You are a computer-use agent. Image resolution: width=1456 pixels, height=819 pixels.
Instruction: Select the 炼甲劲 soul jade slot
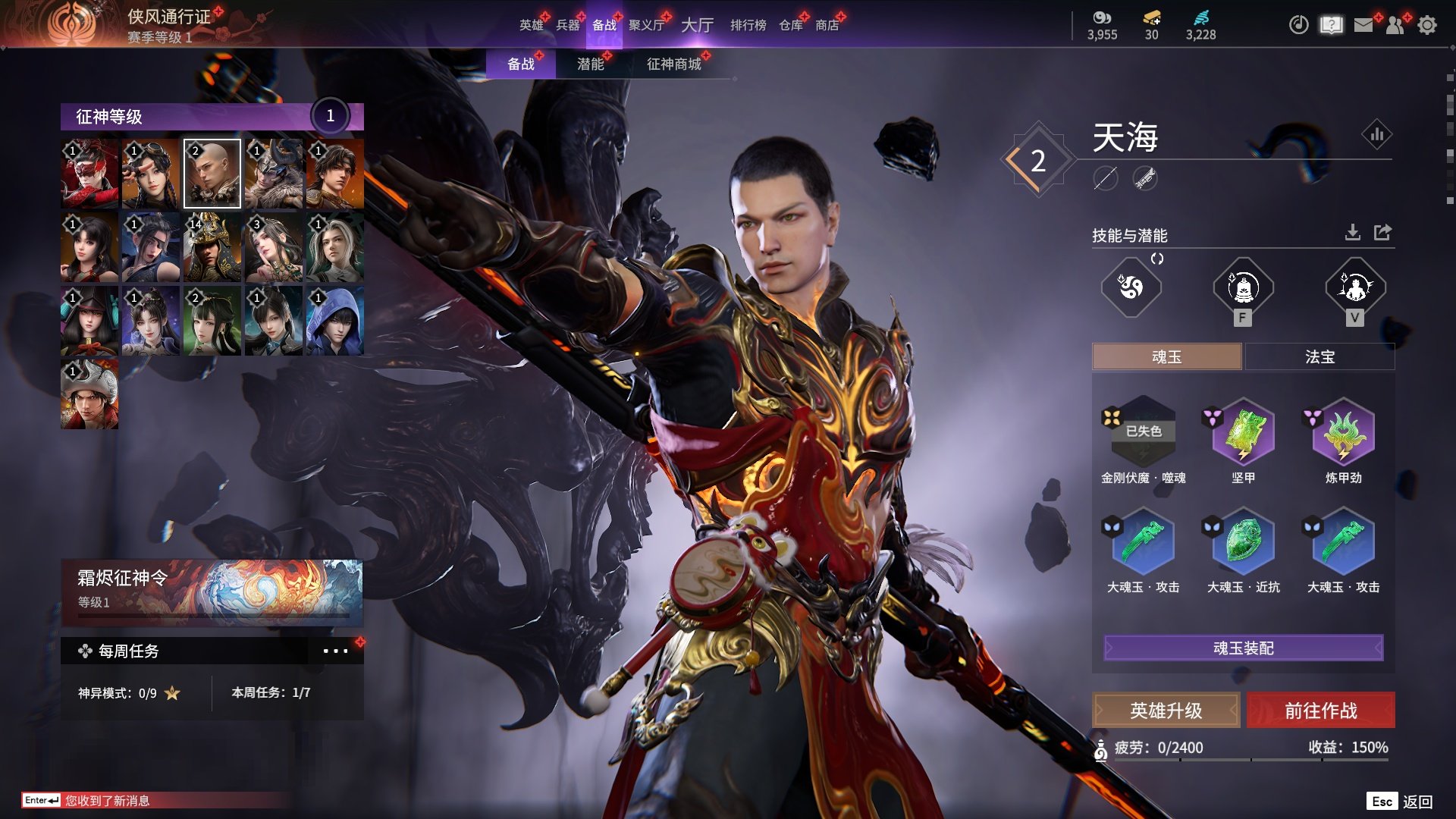[1343, 433]
